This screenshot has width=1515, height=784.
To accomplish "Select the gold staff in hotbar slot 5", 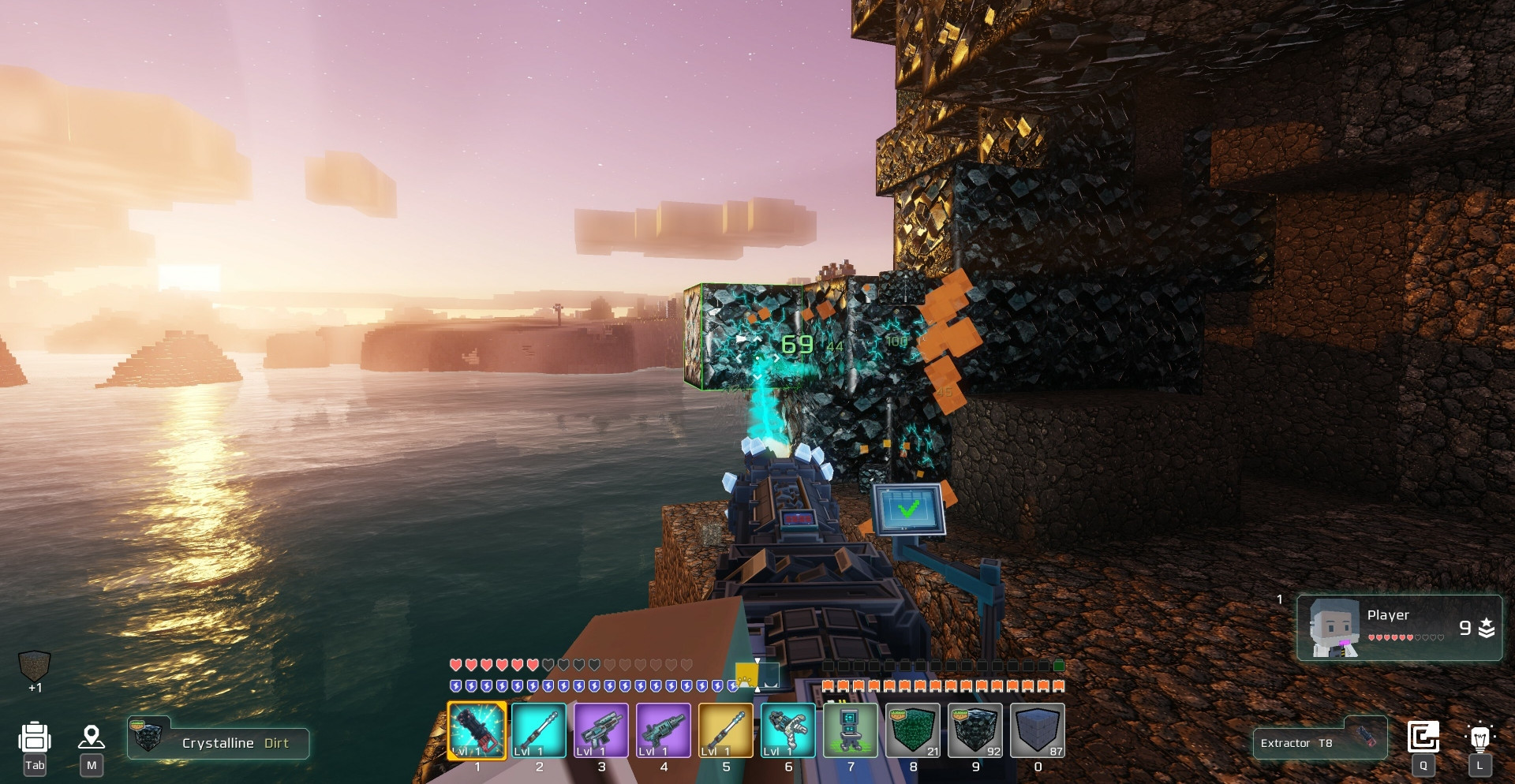I will [726, 730].
